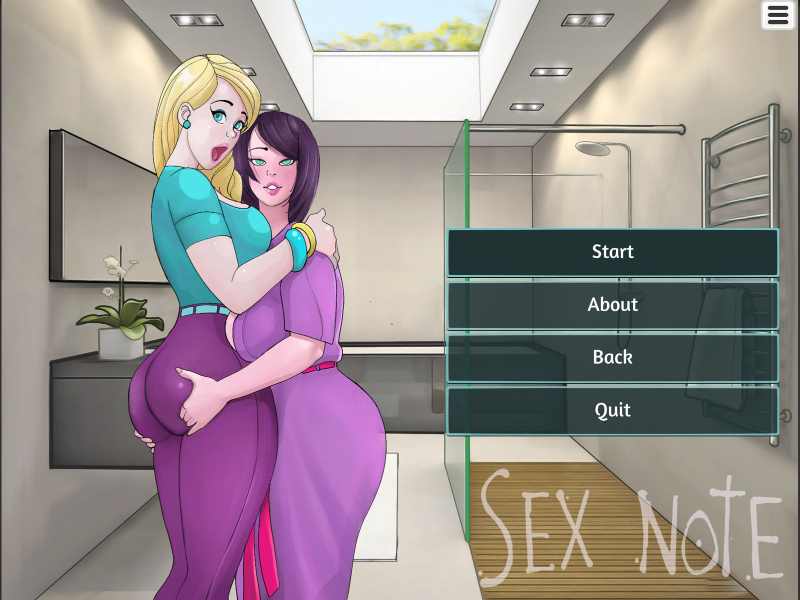Open the hamburger menu icon
Viewport: 800px width, 600px height.
coord(778,15)
